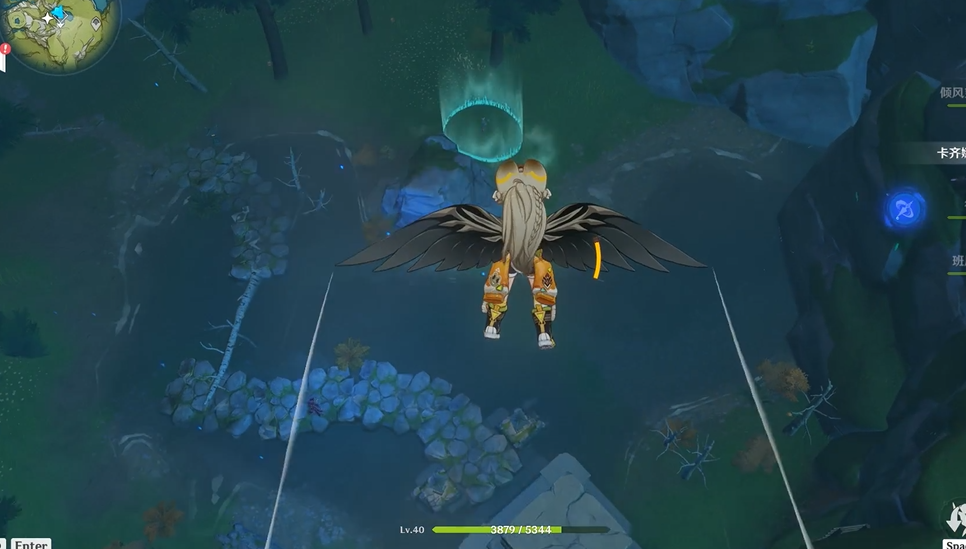Click the red exclamation quest marker
The width and height of the screenshot is (966, 549).
6,47
